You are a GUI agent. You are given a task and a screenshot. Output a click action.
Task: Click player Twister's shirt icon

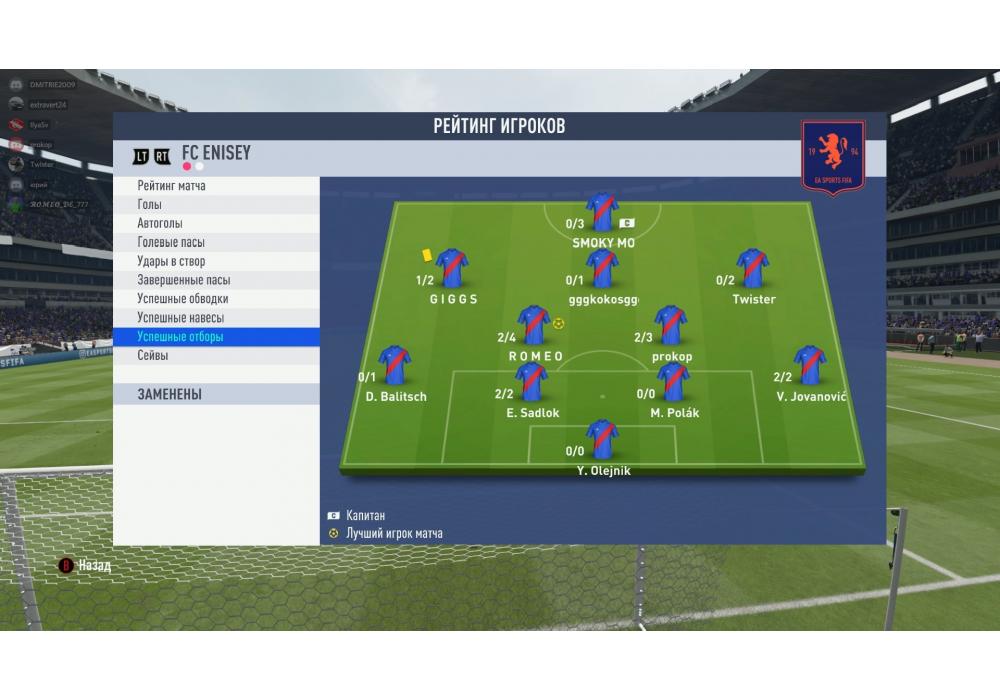752,269
